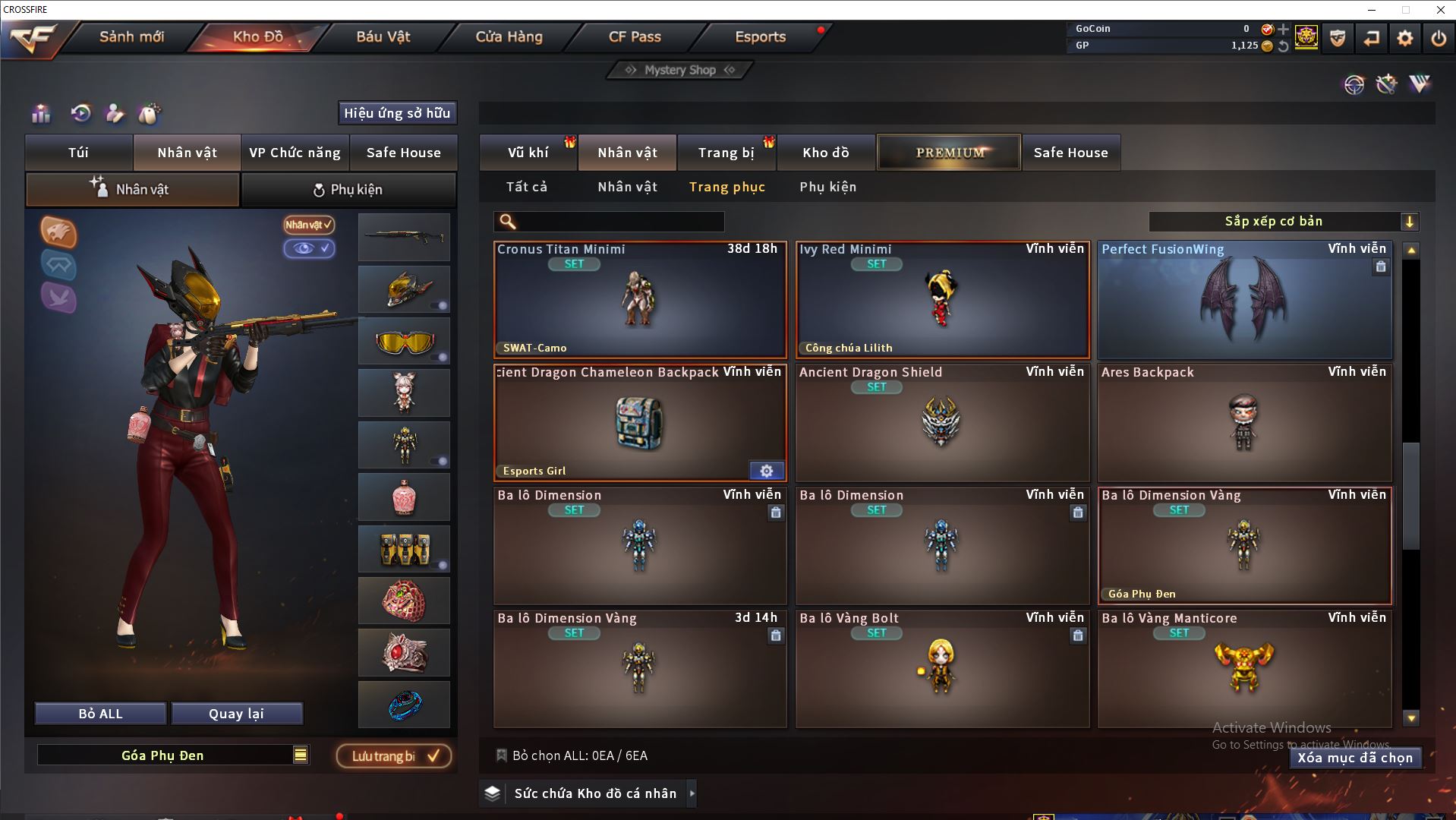Open the Sảnh mới lobby menu
This screenshot has width=1456, height=820.
tap(131, 36)
